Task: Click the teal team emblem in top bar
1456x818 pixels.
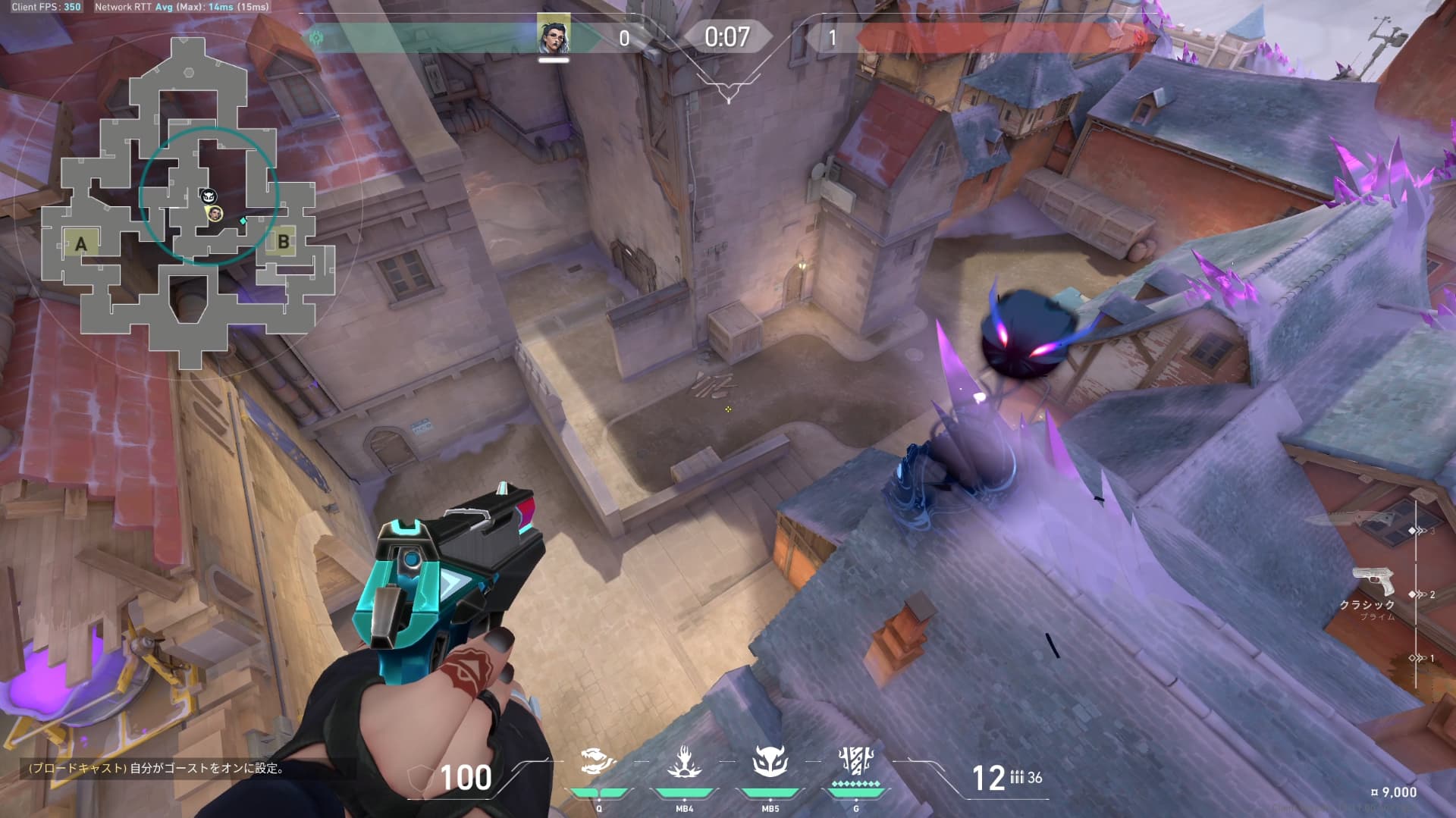Action: pos(315,37)
